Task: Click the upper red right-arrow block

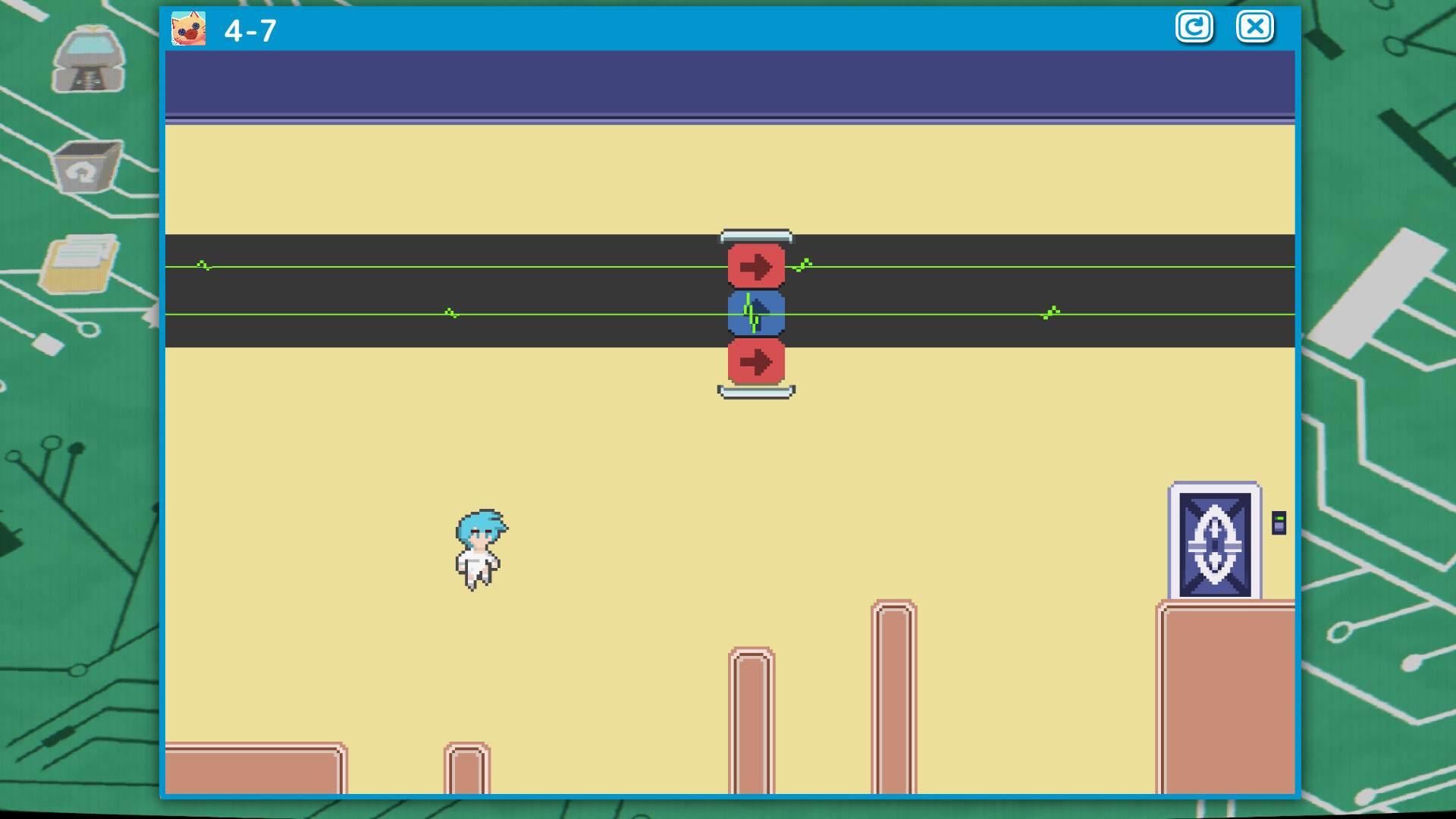Action: [x=756, y=265]
